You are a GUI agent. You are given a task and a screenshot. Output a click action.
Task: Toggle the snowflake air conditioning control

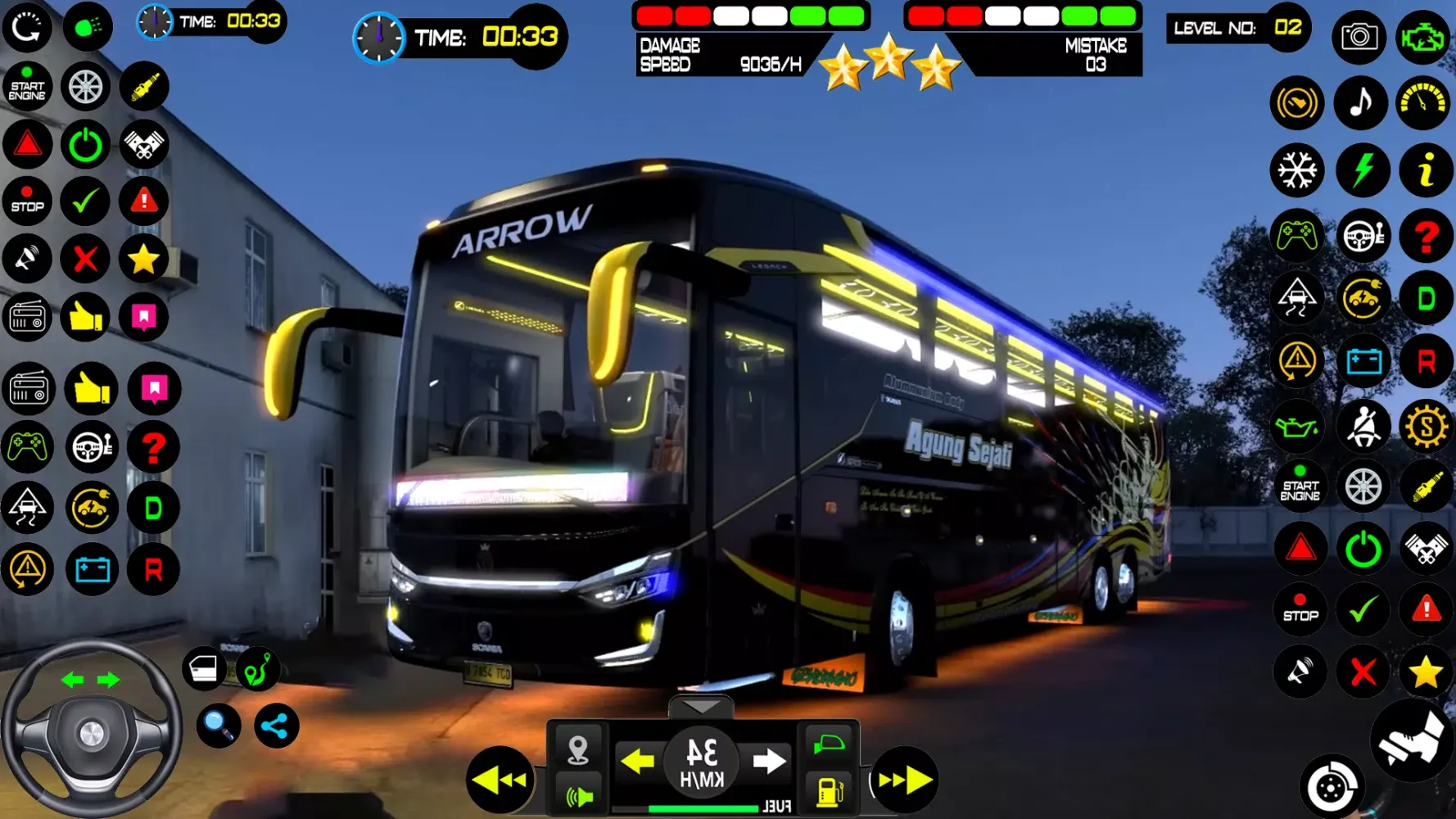tap(1296, 169)
